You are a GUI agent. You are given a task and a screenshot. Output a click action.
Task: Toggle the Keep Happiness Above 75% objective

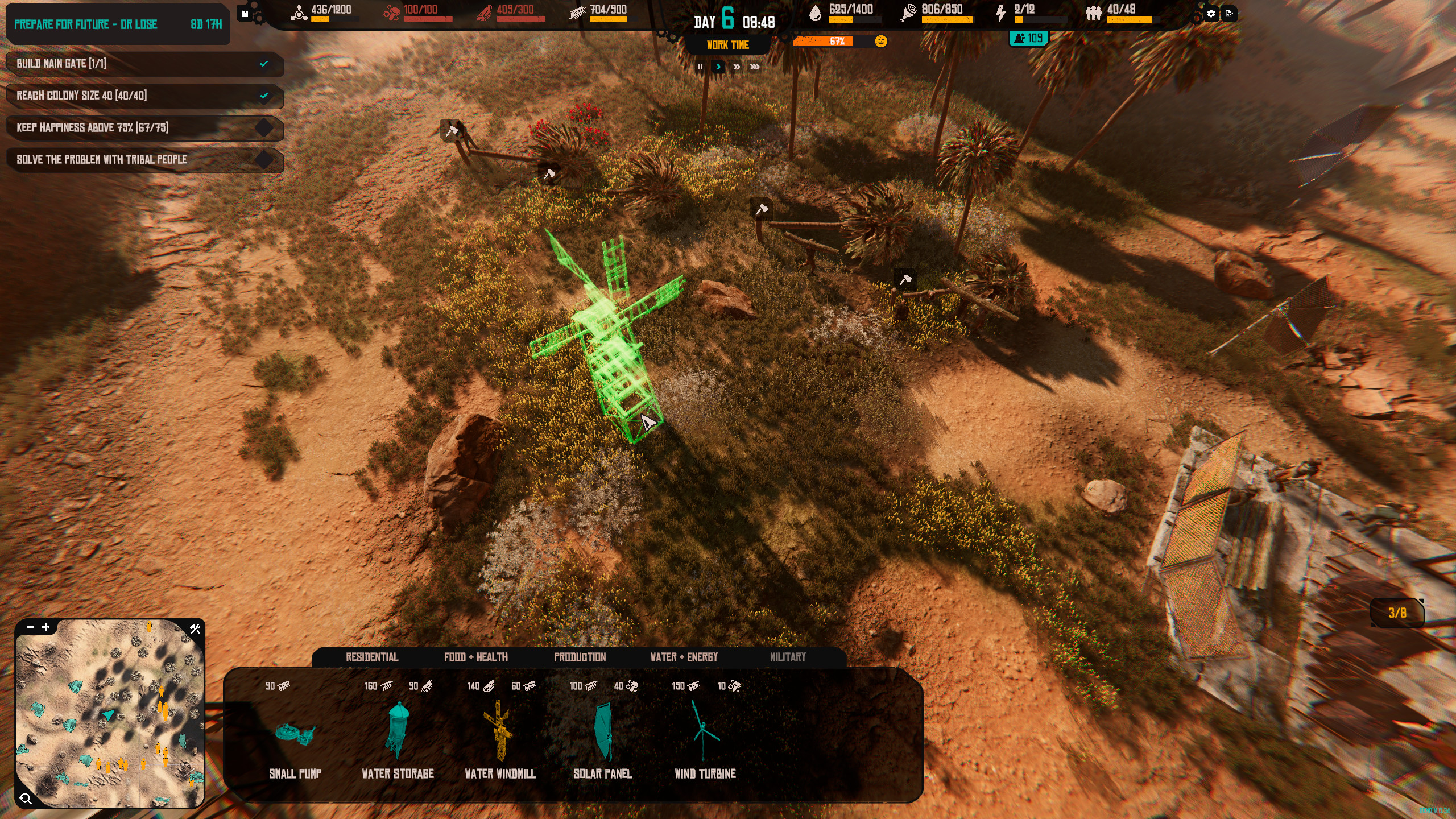tap(263, 129)
